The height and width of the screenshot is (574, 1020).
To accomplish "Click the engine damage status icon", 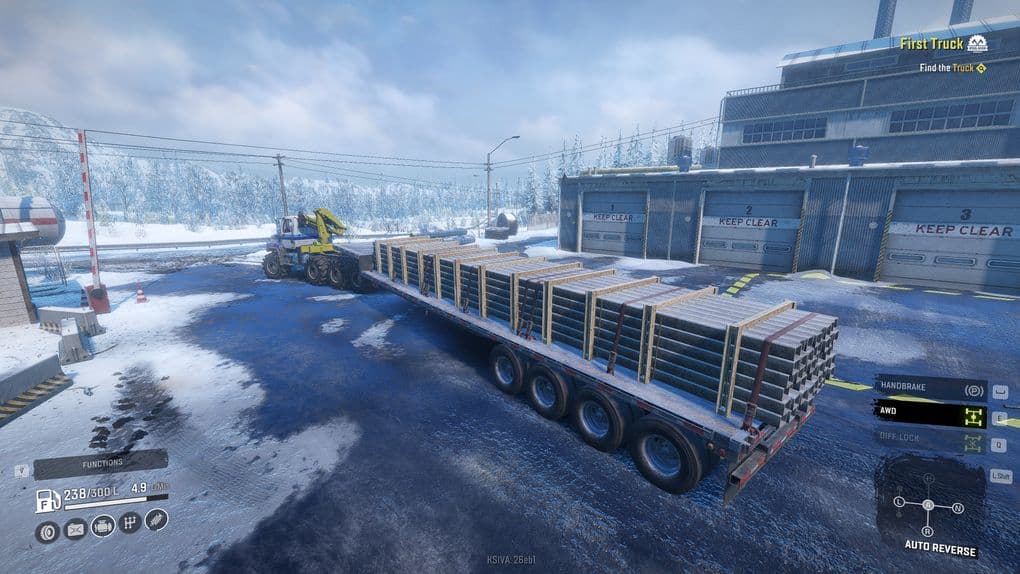I will coord(102,525).
